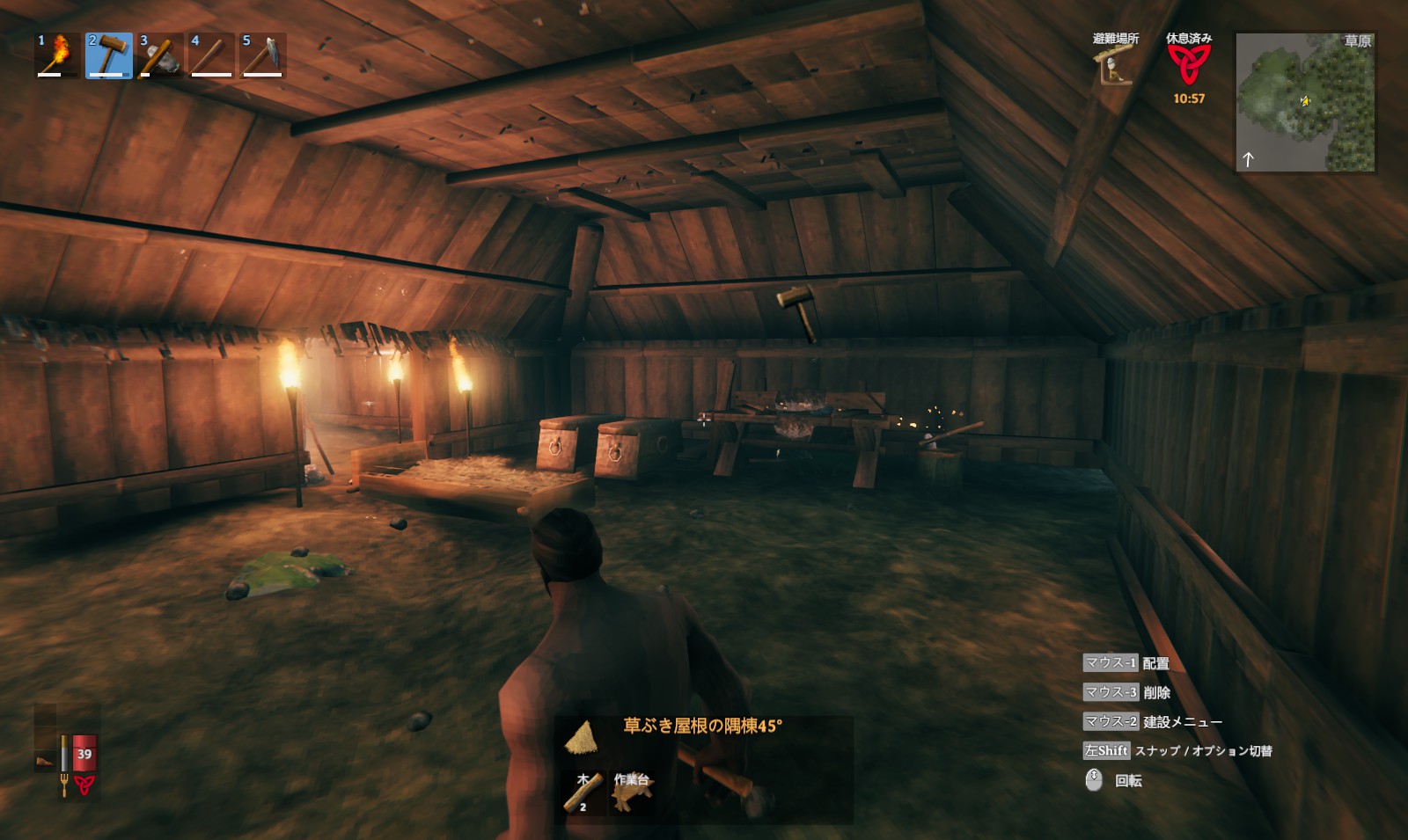Viewport: 1408px width, 840px height.
Task: Click the fork food slot icon
Action: [x=63, y=785]
